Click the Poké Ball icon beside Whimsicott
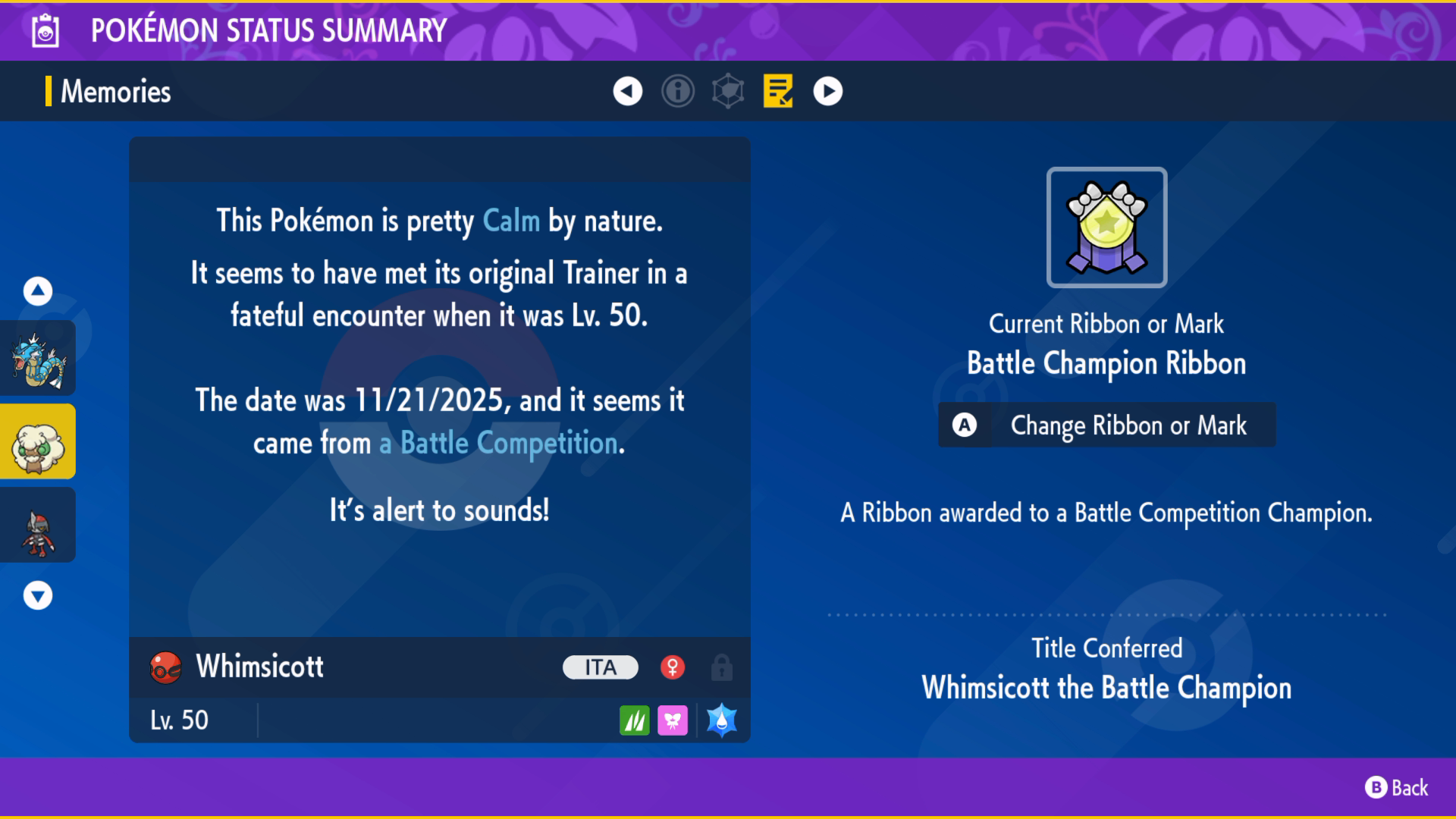This screenshot has width=1456, height=819. [x=165, y=667]
